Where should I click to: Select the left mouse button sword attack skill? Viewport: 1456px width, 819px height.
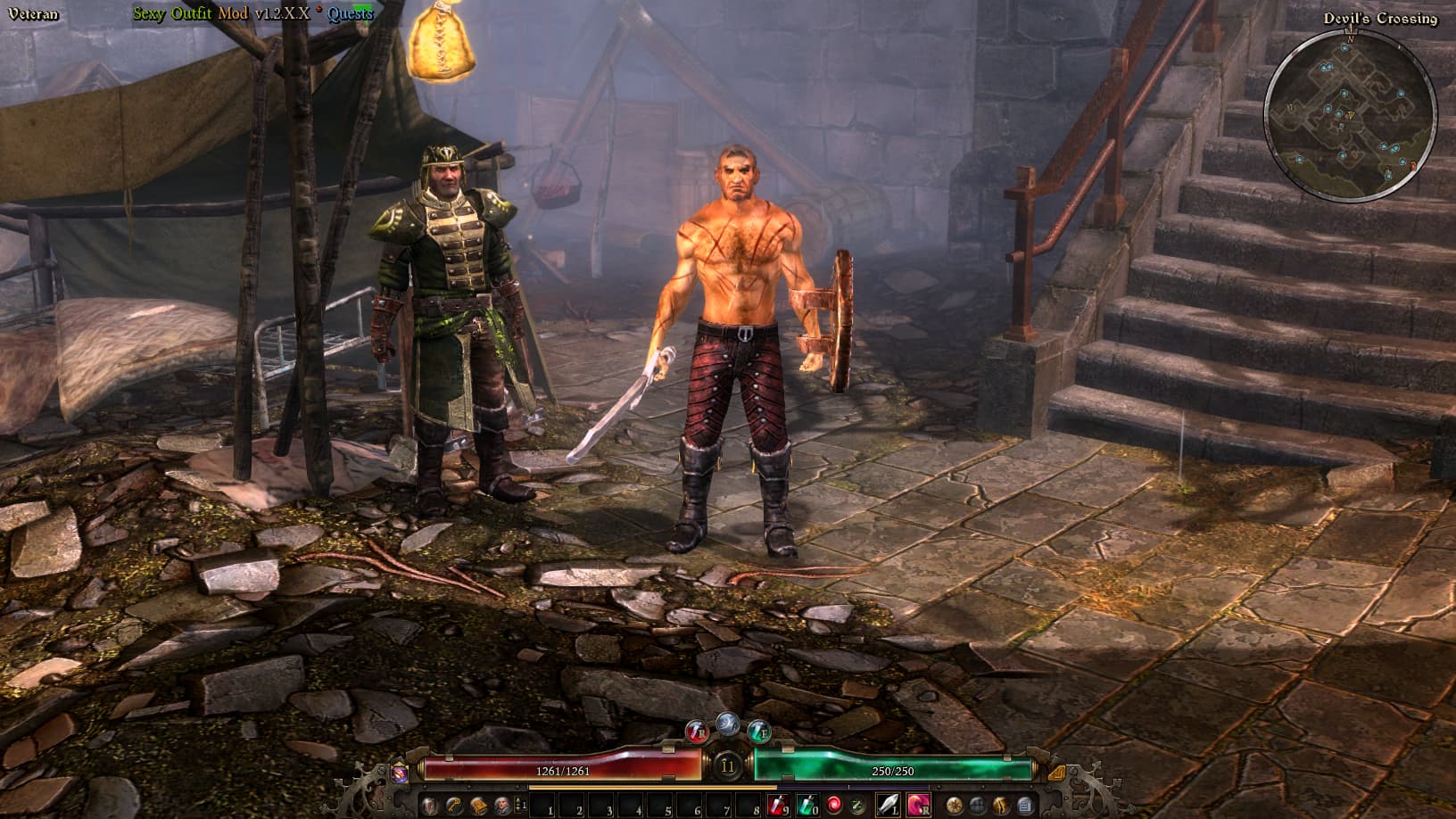click(889, 806)
